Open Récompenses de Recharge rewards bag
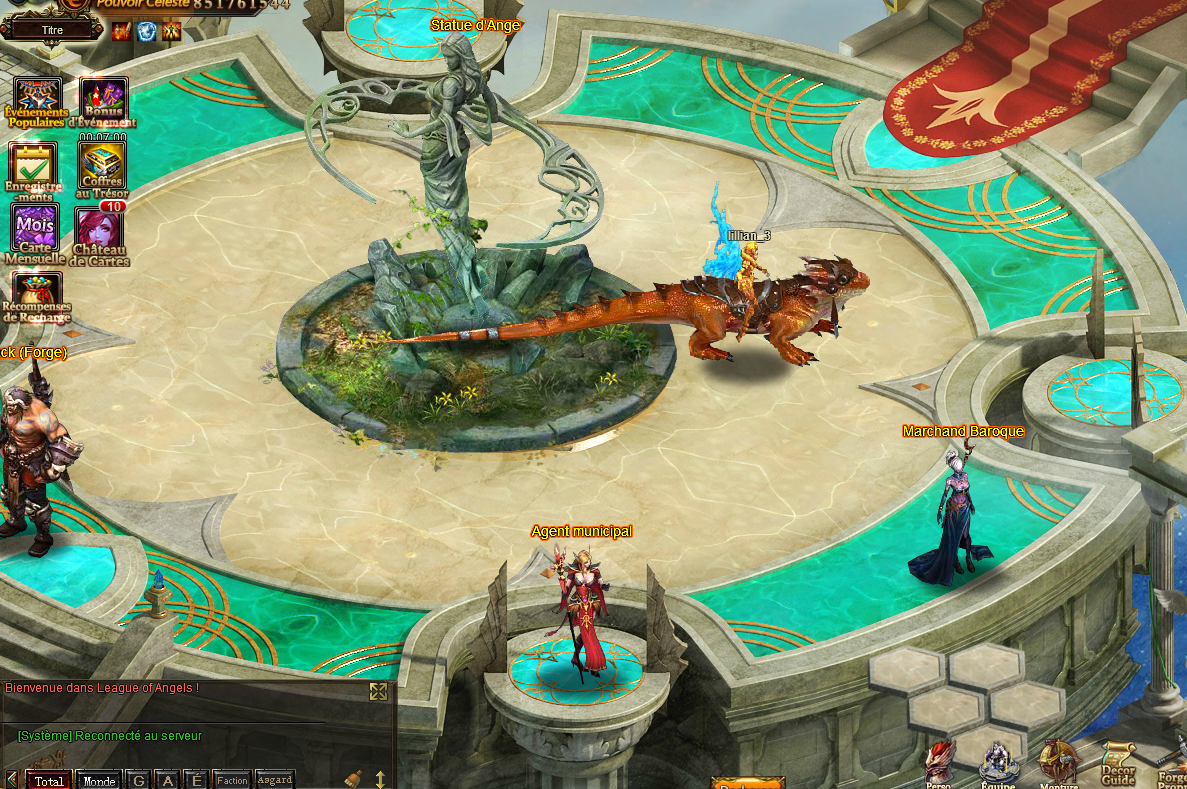This screenshot has width=1187, height=789. (x=36, y=294)
